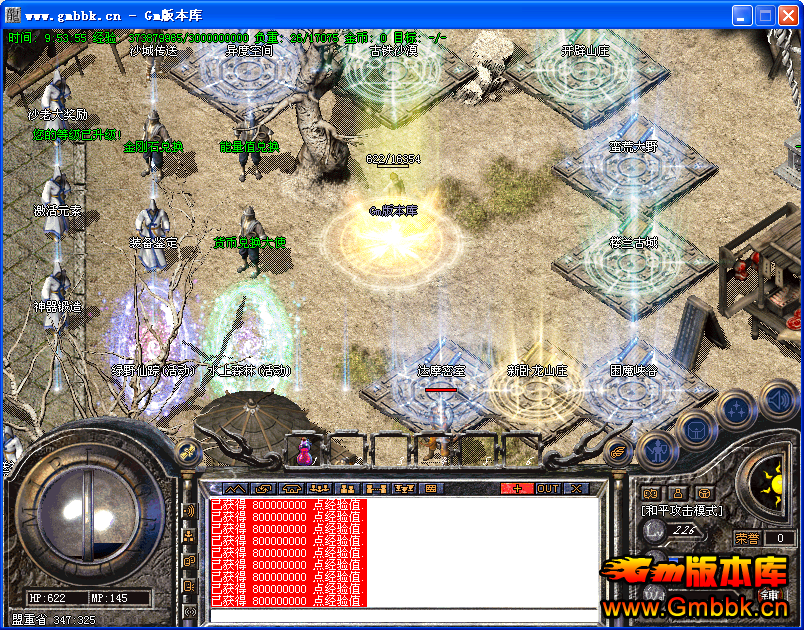804x630 pixels.
Task: Click the OUT button above the chat
Action: coord(548,488)
